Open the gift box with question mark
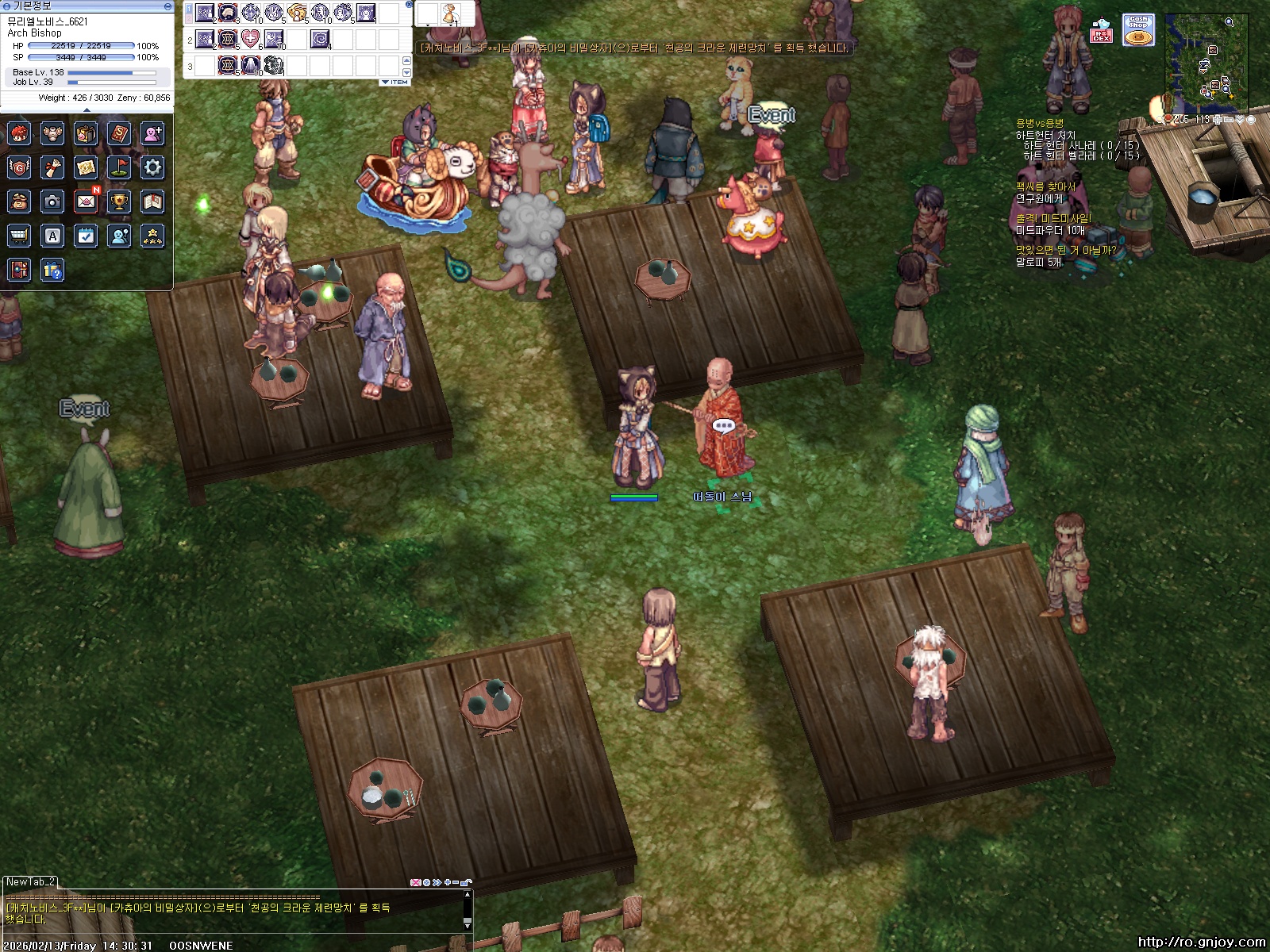 [x=52, y=271]
